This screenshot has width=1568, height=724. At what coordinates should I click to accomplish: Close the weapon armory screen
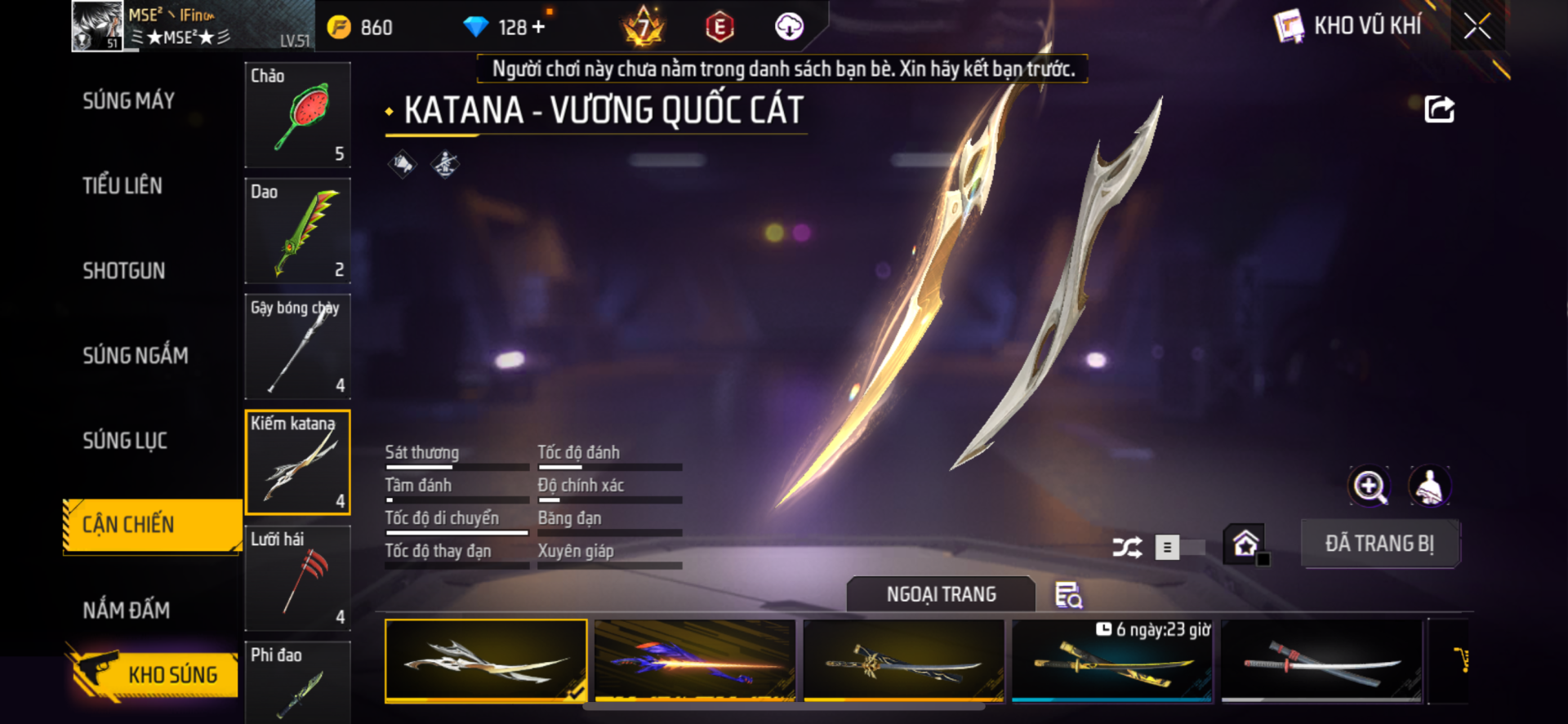coord(1477,26)
